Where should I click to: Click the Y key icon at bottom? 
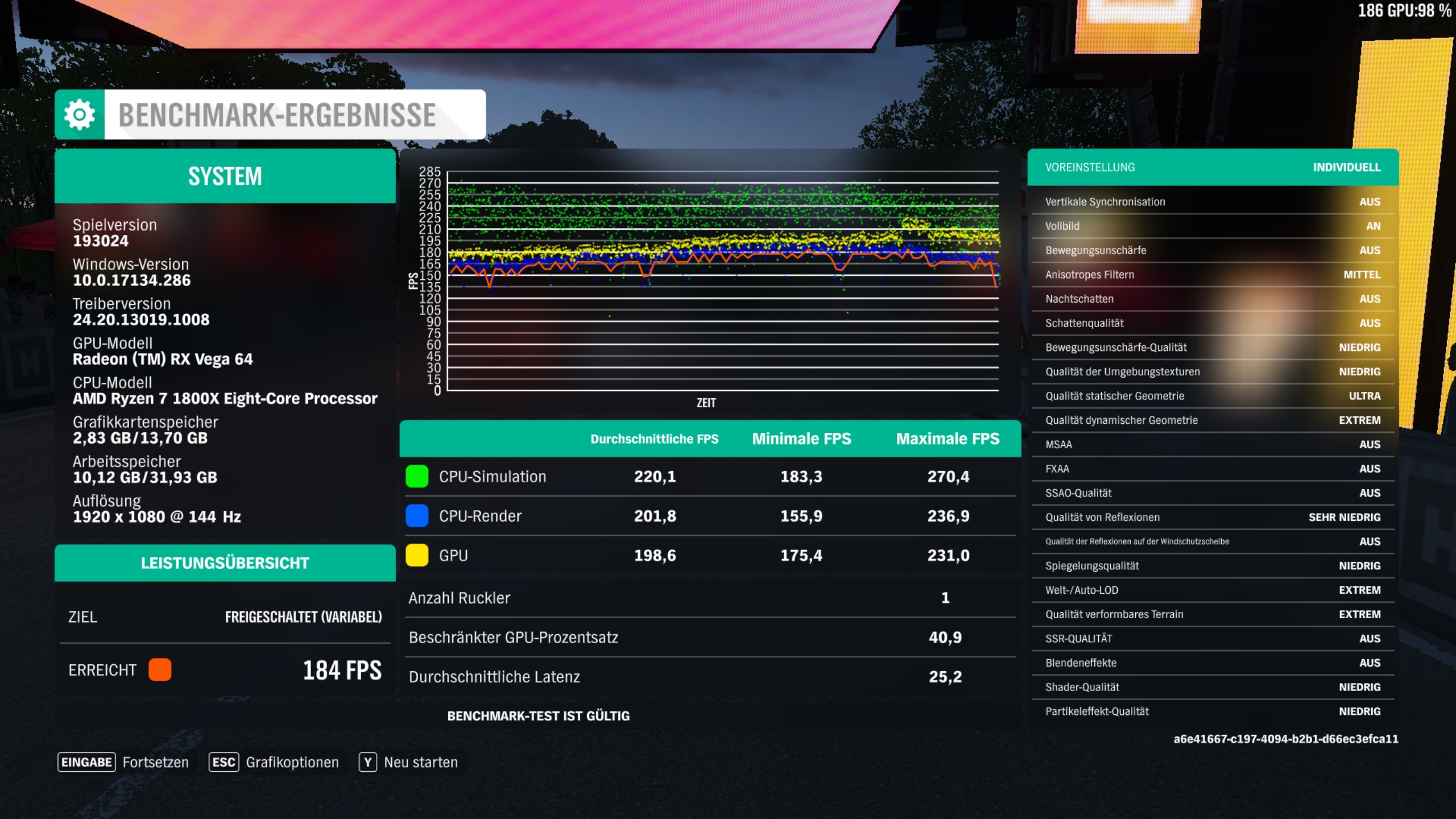pos(369,762)
